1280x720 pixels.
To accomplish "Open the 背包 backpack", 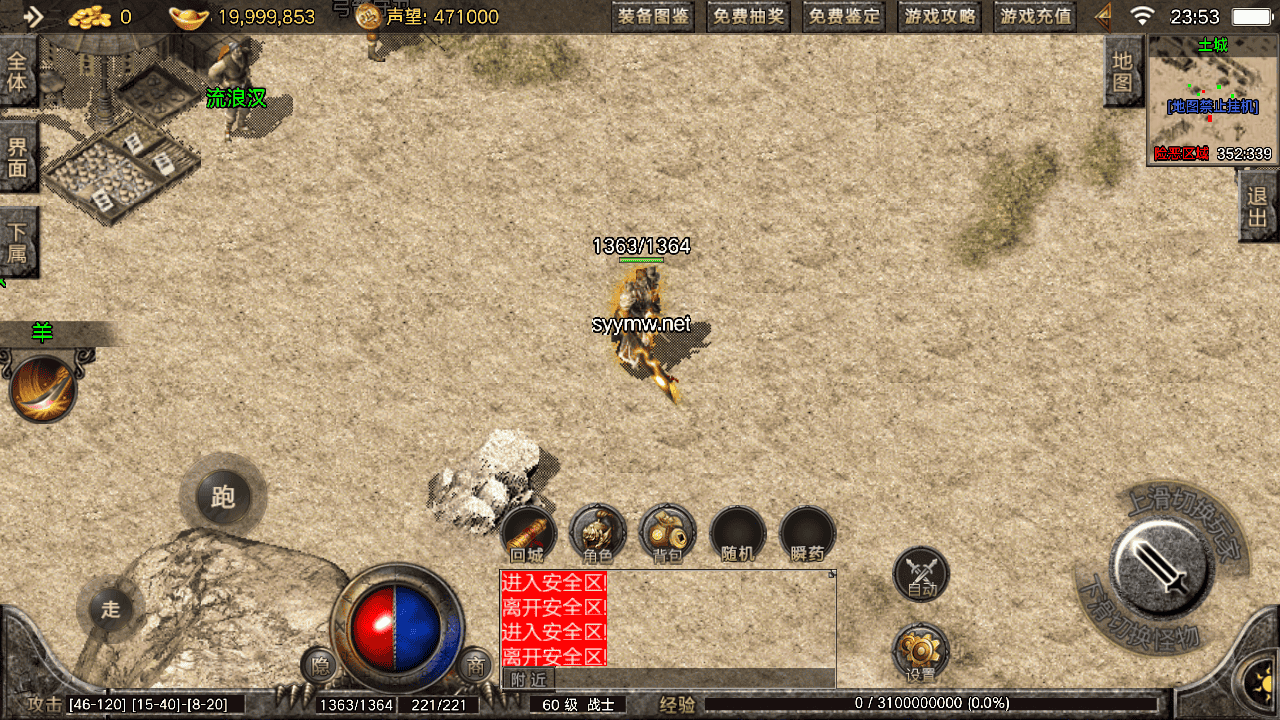I will (667, 533).
